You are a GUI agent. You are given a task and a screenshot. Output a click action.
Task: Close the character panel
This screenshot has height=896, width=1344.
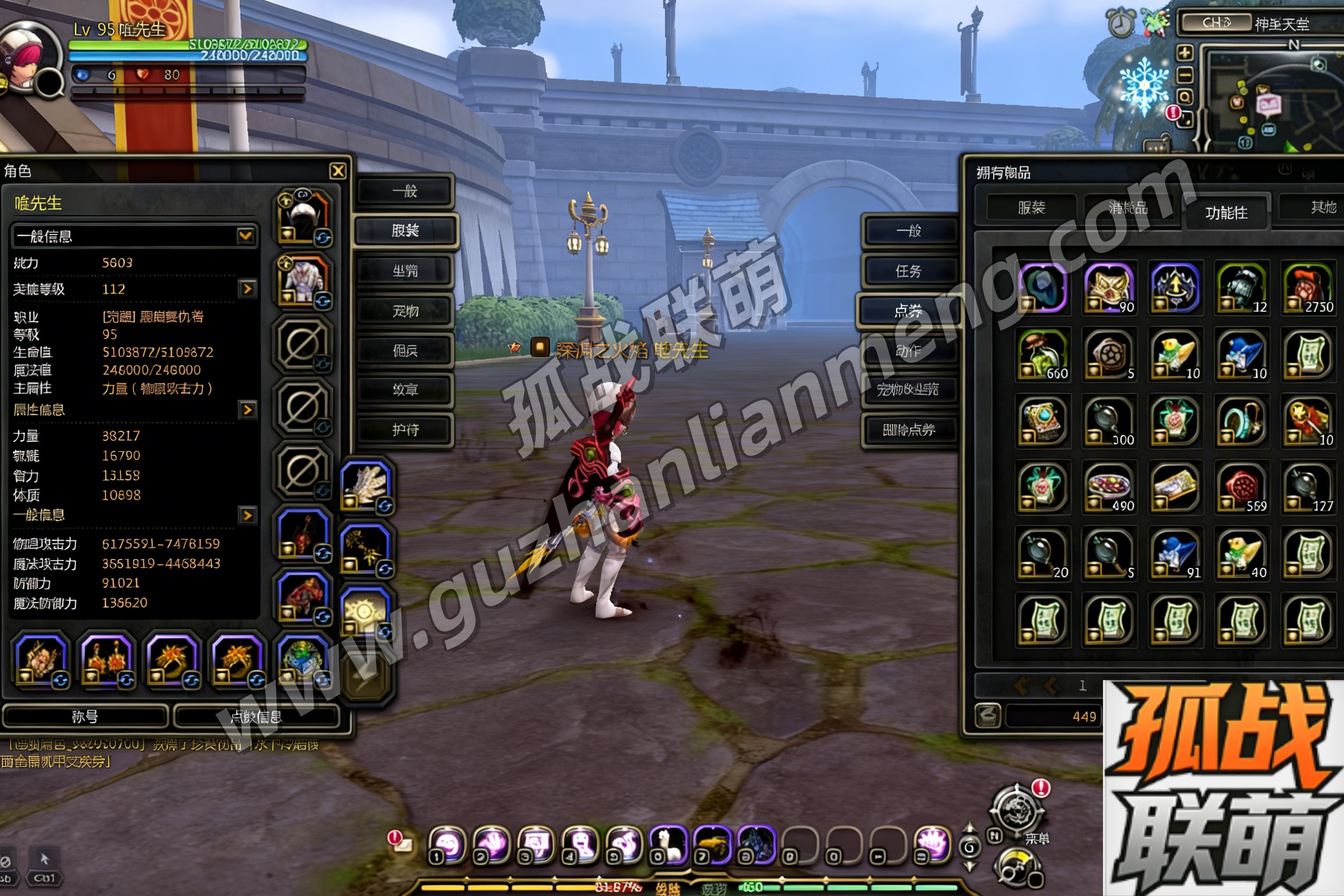(338, 171)
